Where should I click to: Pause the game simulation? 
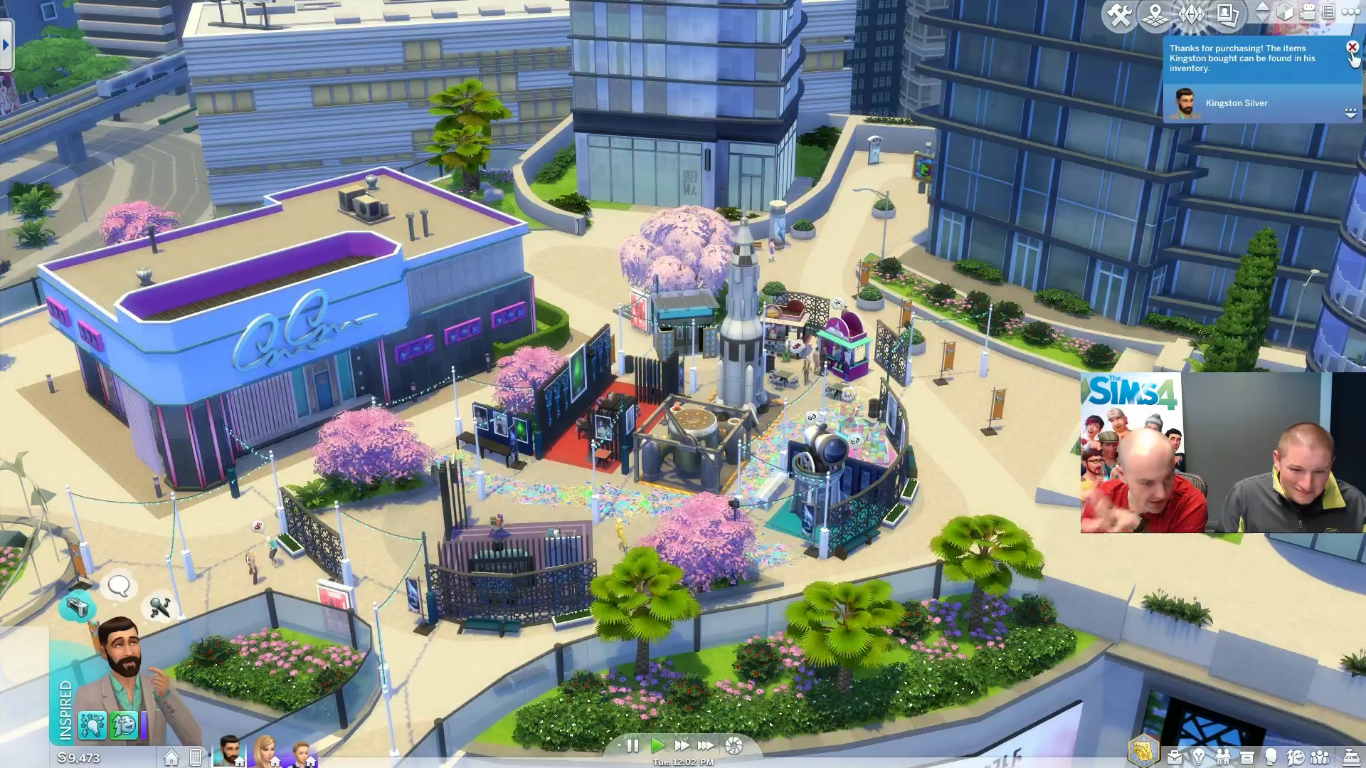coord(633,746)
